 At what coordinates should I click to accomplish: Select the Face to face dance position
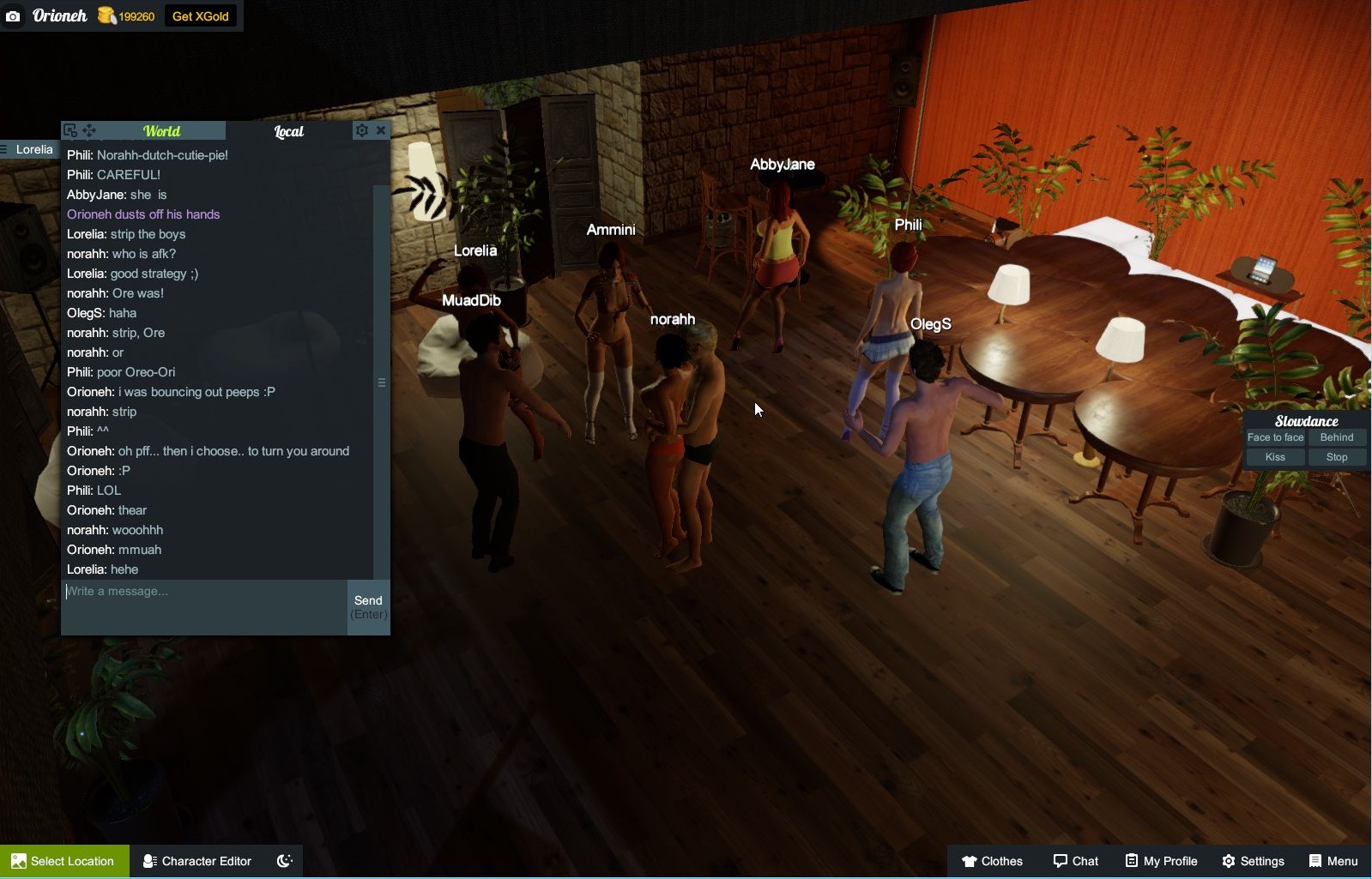click(1275, 437)
